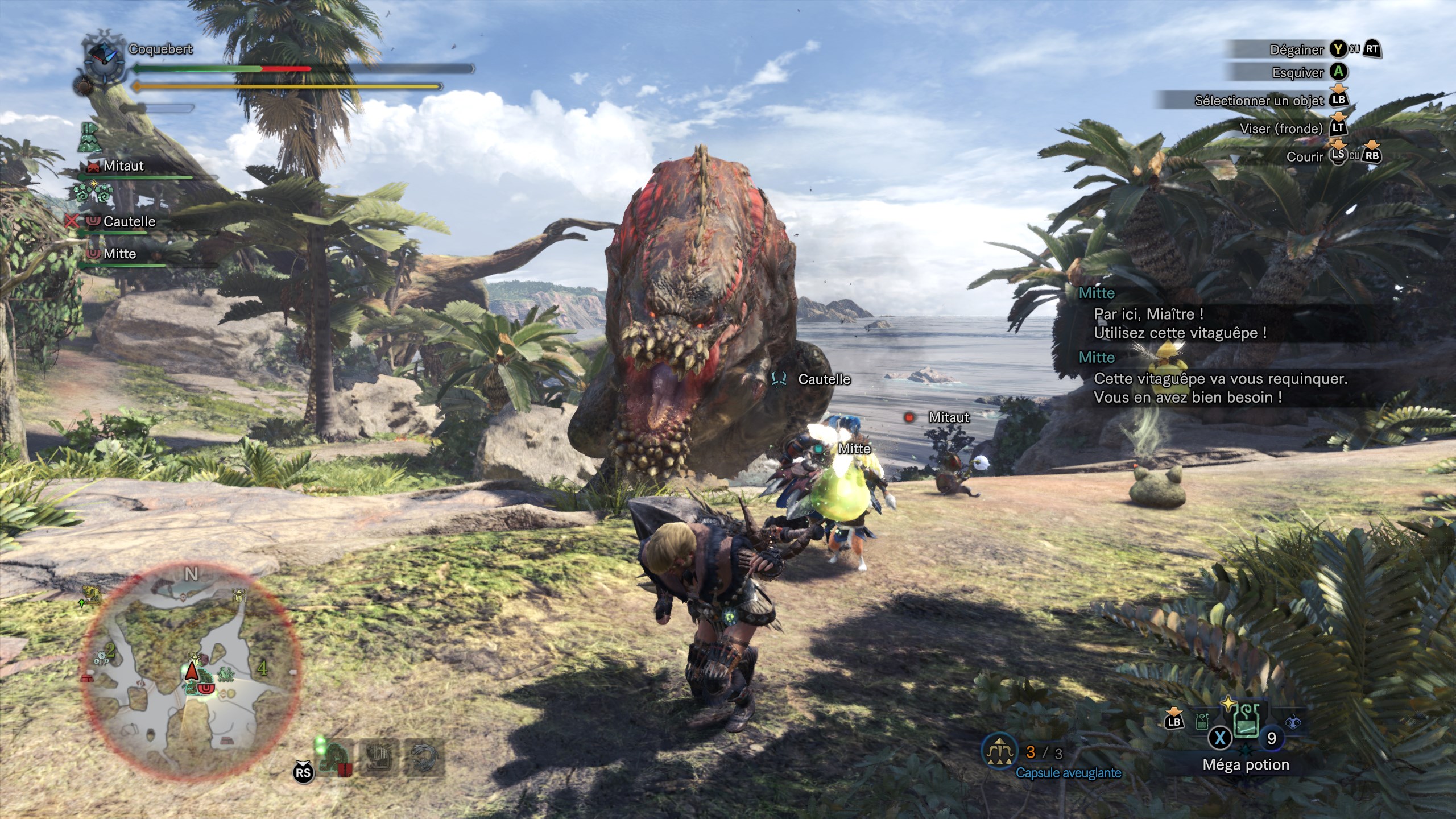Pick the smaller potion icon beside Méga potion
This screenshot has width=1456, height=819.
(1202, 722)
